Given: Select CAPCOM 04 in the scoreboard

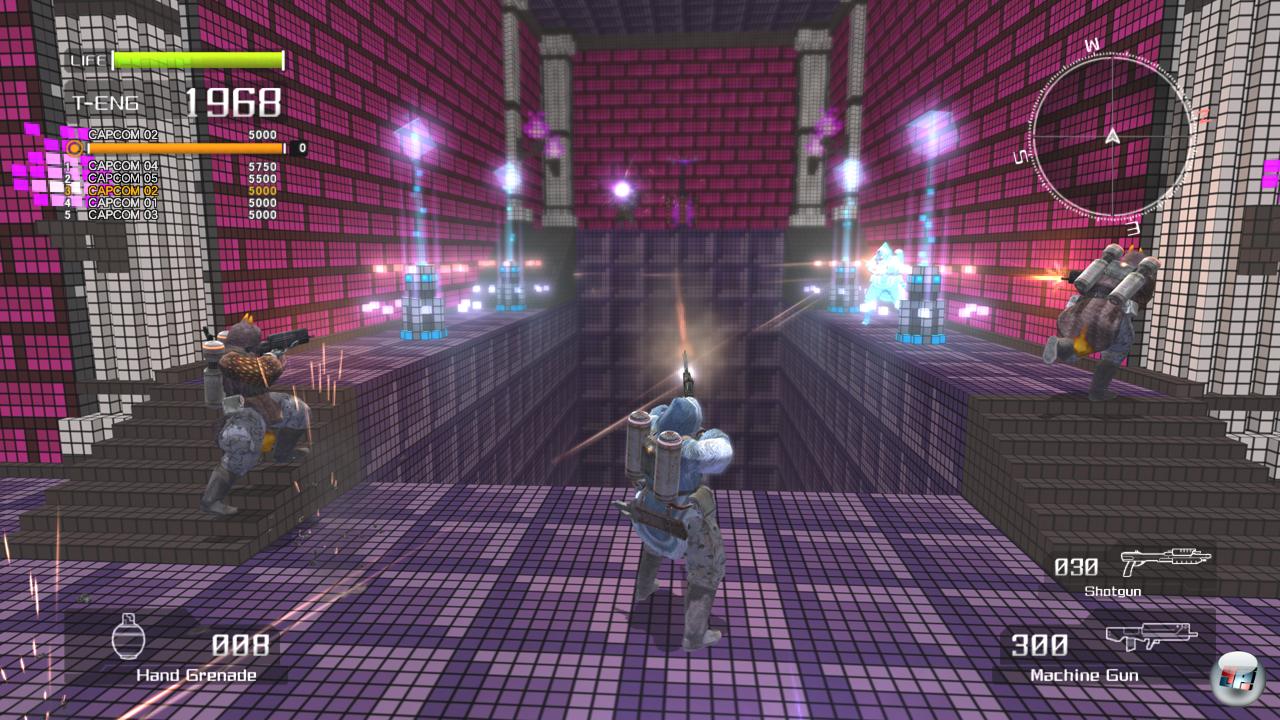Looking at the screenshot, I should click(123, 166).
